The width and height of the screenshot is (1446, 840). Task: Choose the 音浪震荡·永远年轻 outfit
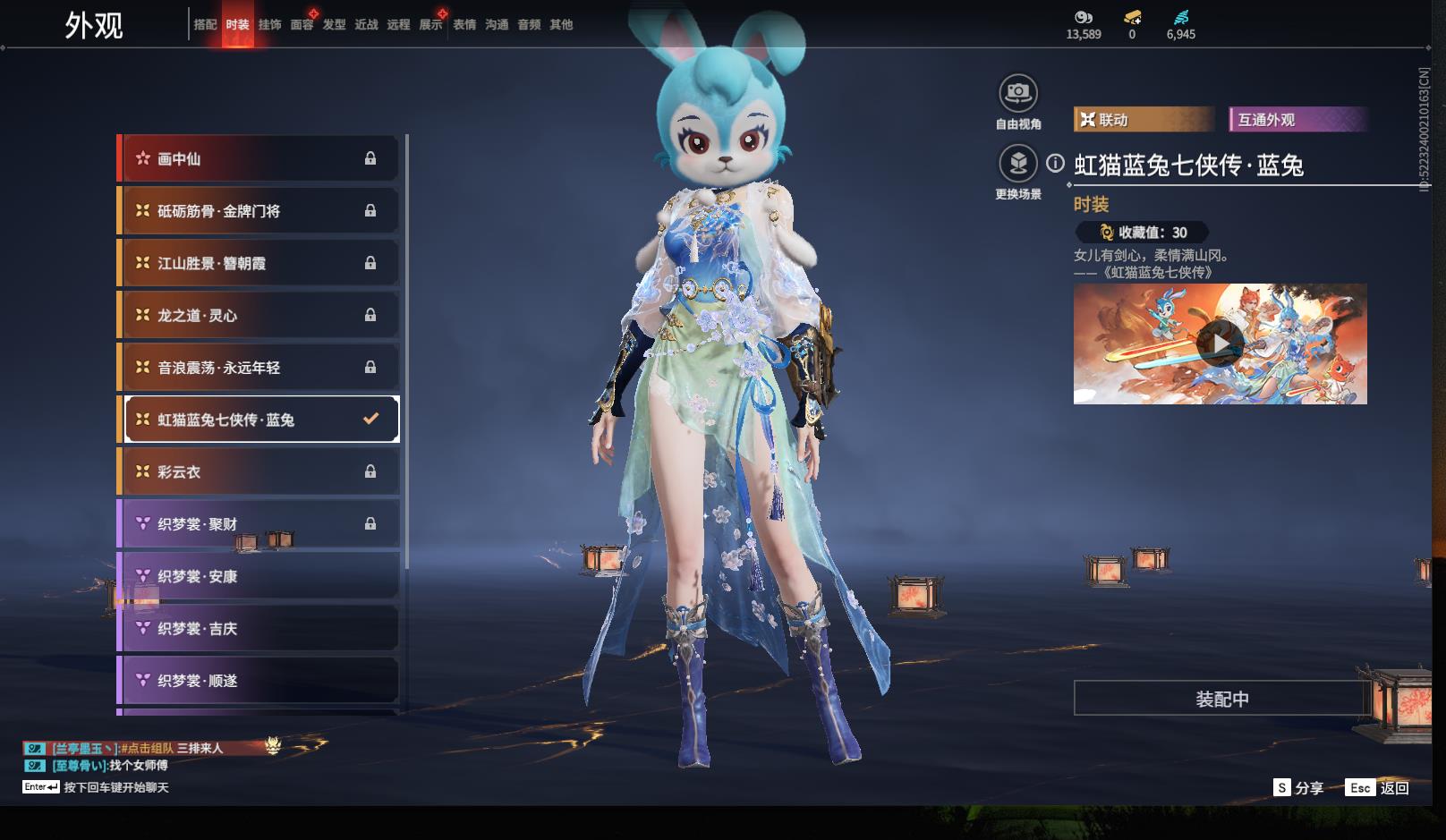259,368
